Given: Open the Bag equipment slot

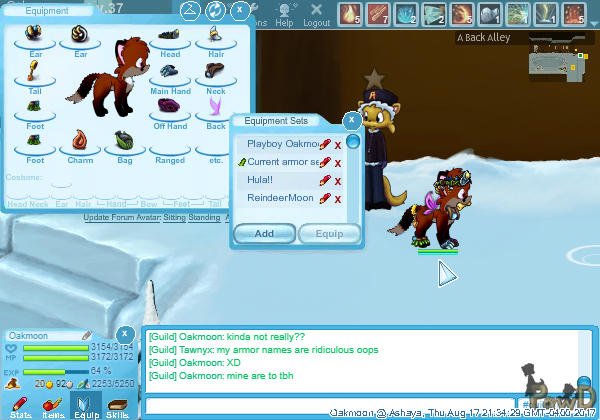Looking at the screenshot, I should tap(123, 143).
